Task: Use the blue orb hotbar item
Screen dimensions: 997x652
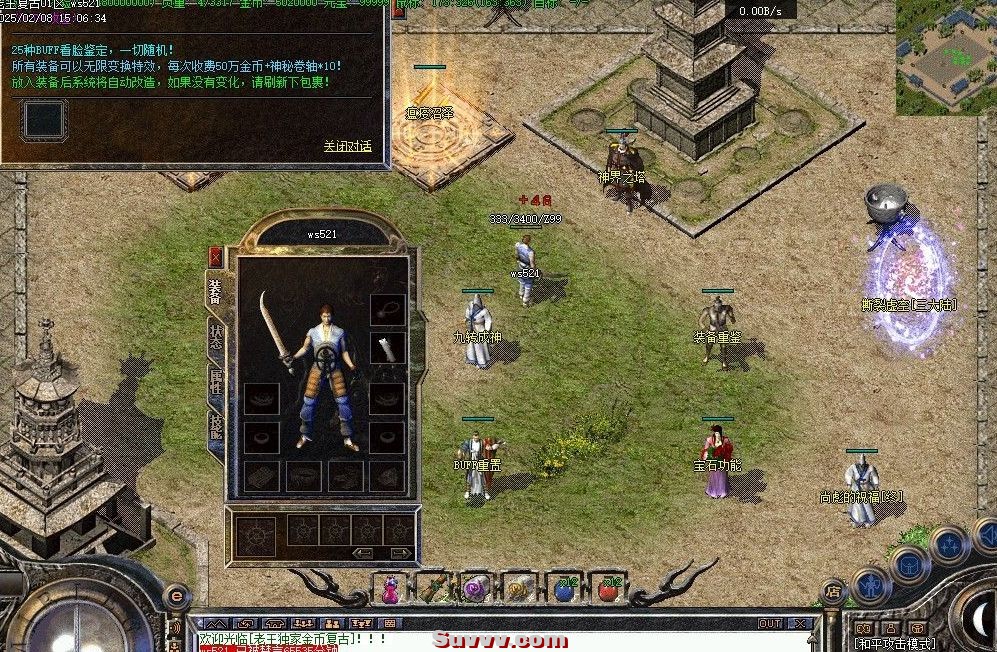Action: click(x=565, y=587)
